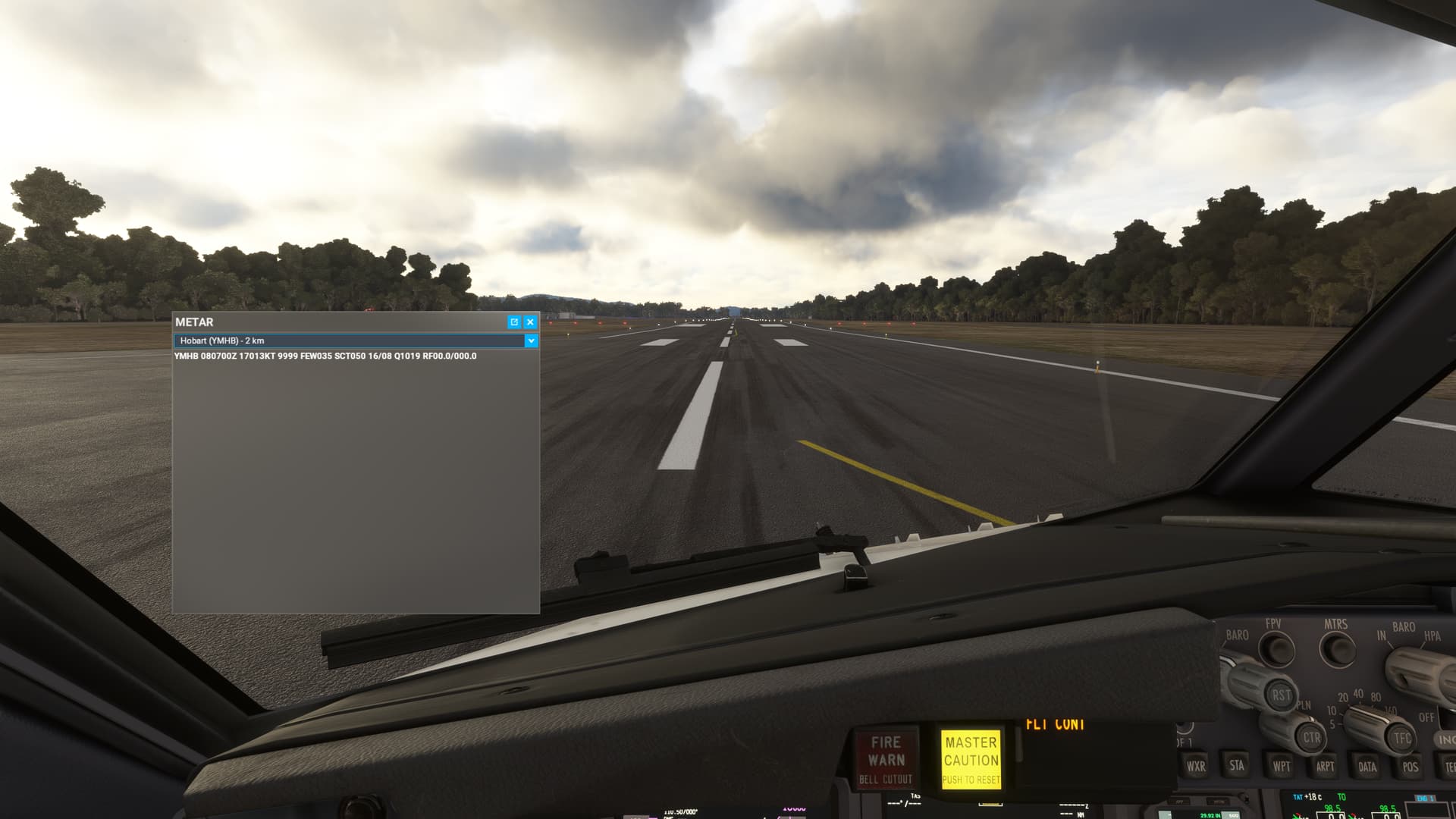Click the CTR center mode knob
Screen dimensions: 1456x819
click(x=1310, y=738)
